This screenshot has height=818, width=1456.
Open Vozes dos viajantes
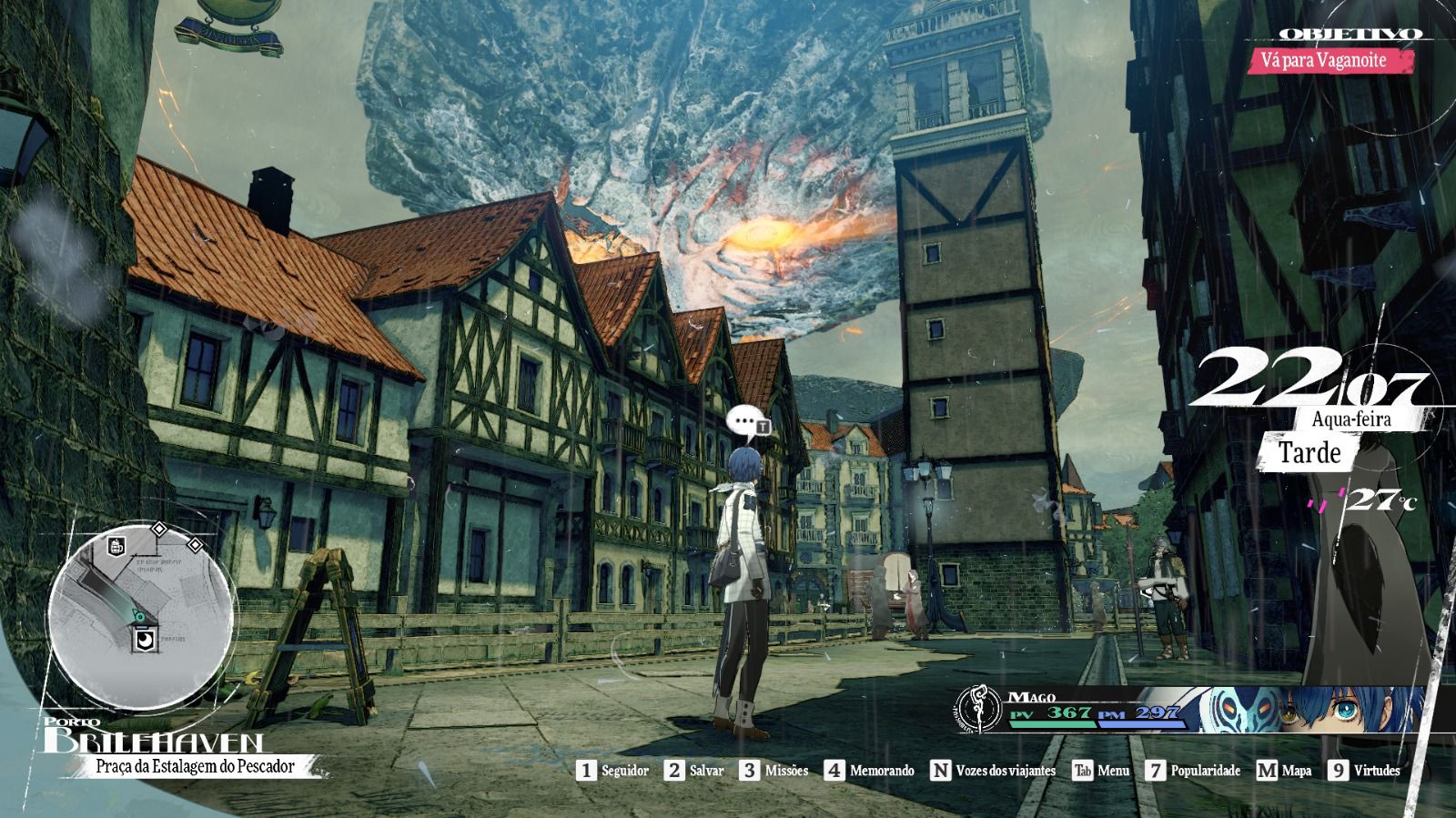pyautogui.click(x=993, y=771)
